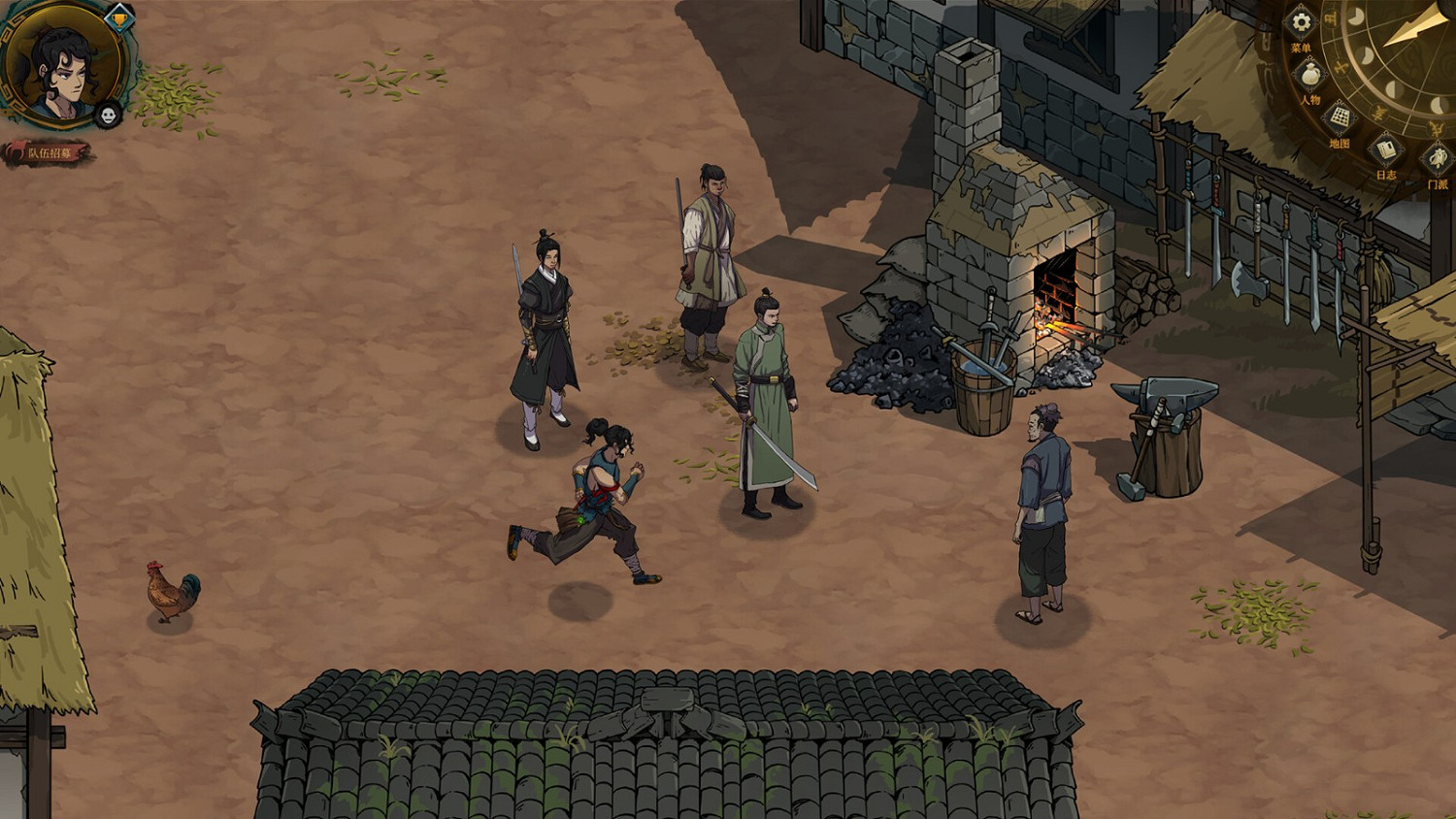
Task: Open the 门派 sect icon
Action: [1436, 158]
